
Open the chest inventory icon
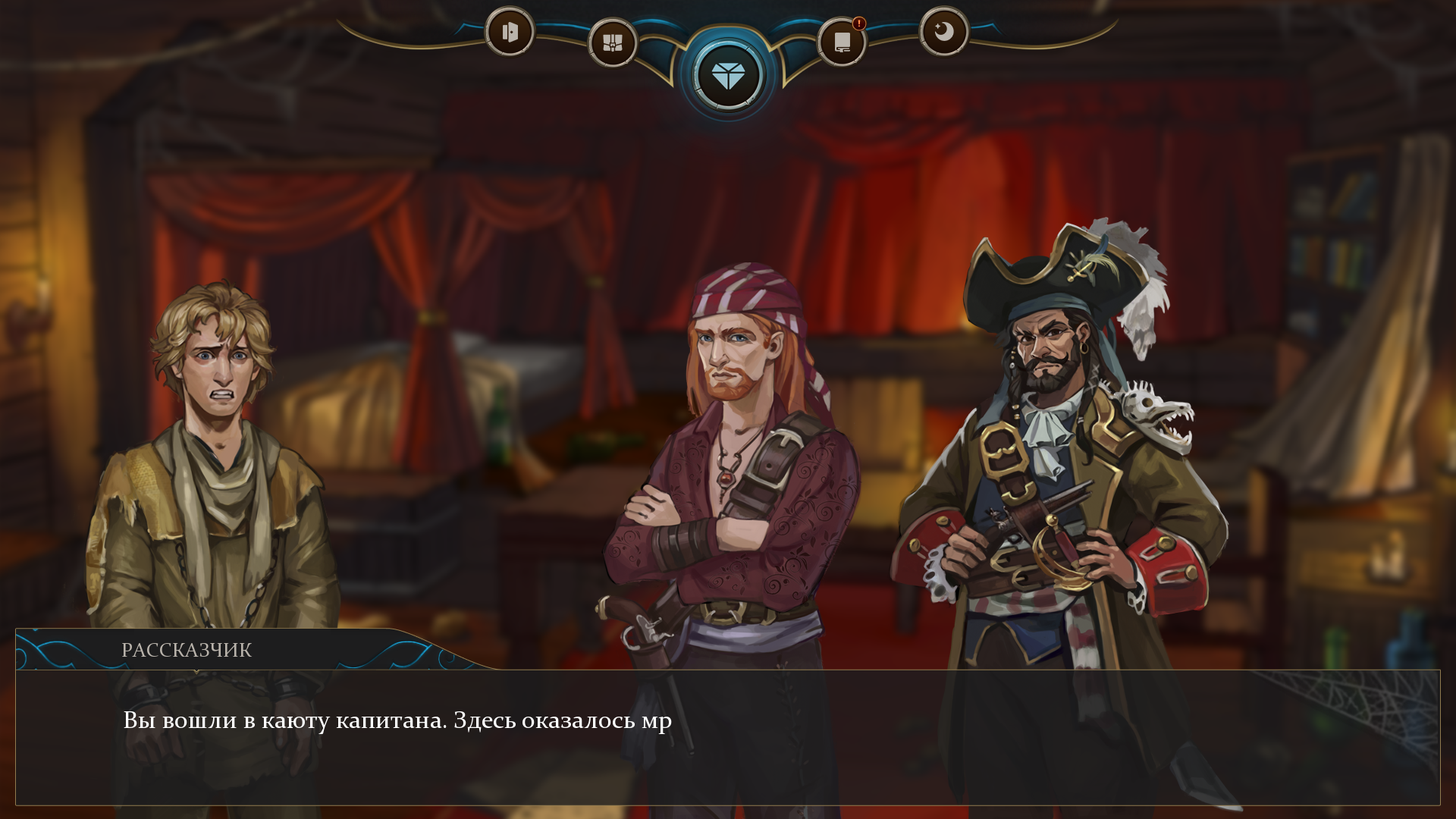point(612,42)
